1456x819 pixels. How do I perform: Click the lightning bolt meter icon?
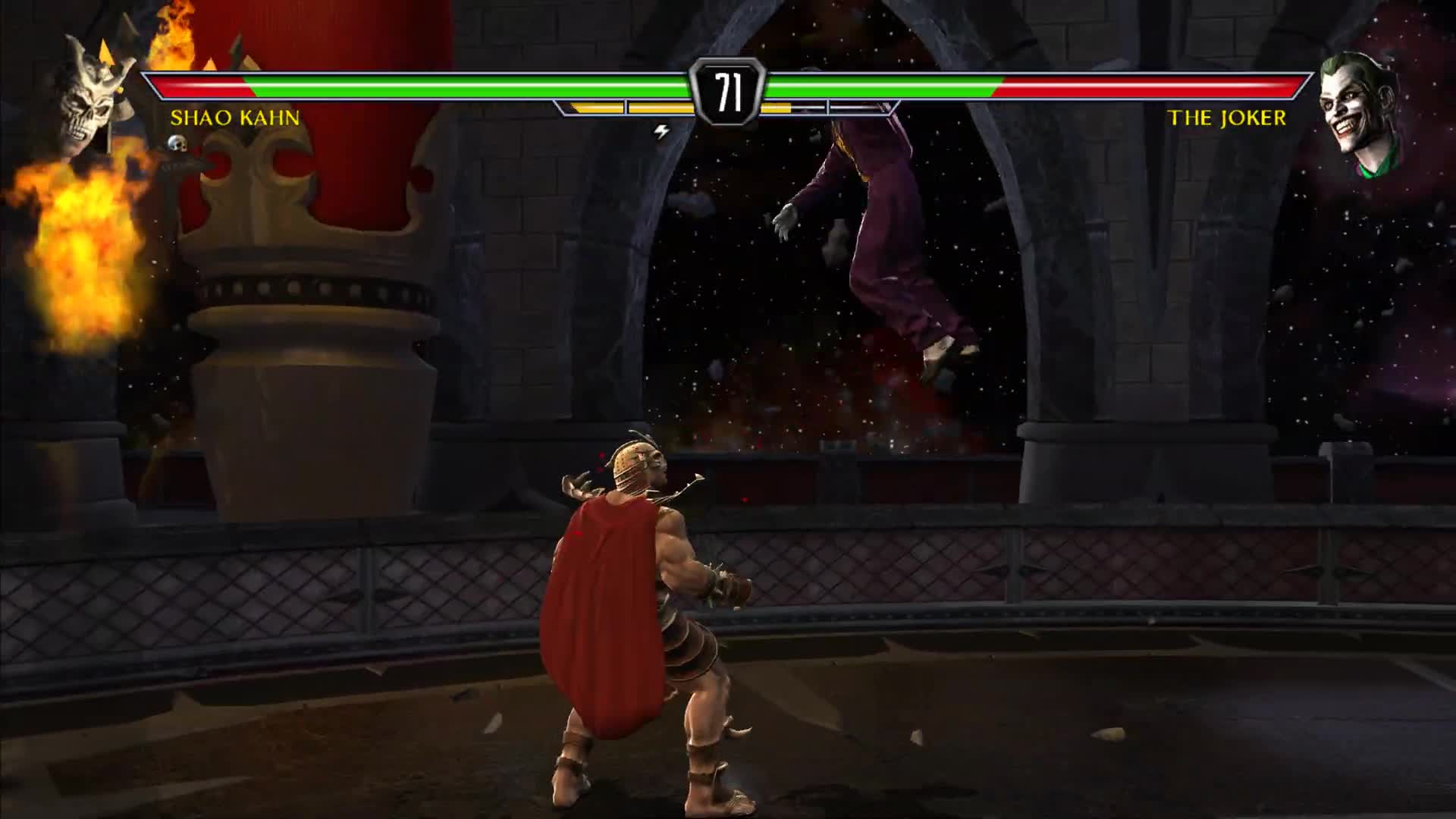click(661, 130)
